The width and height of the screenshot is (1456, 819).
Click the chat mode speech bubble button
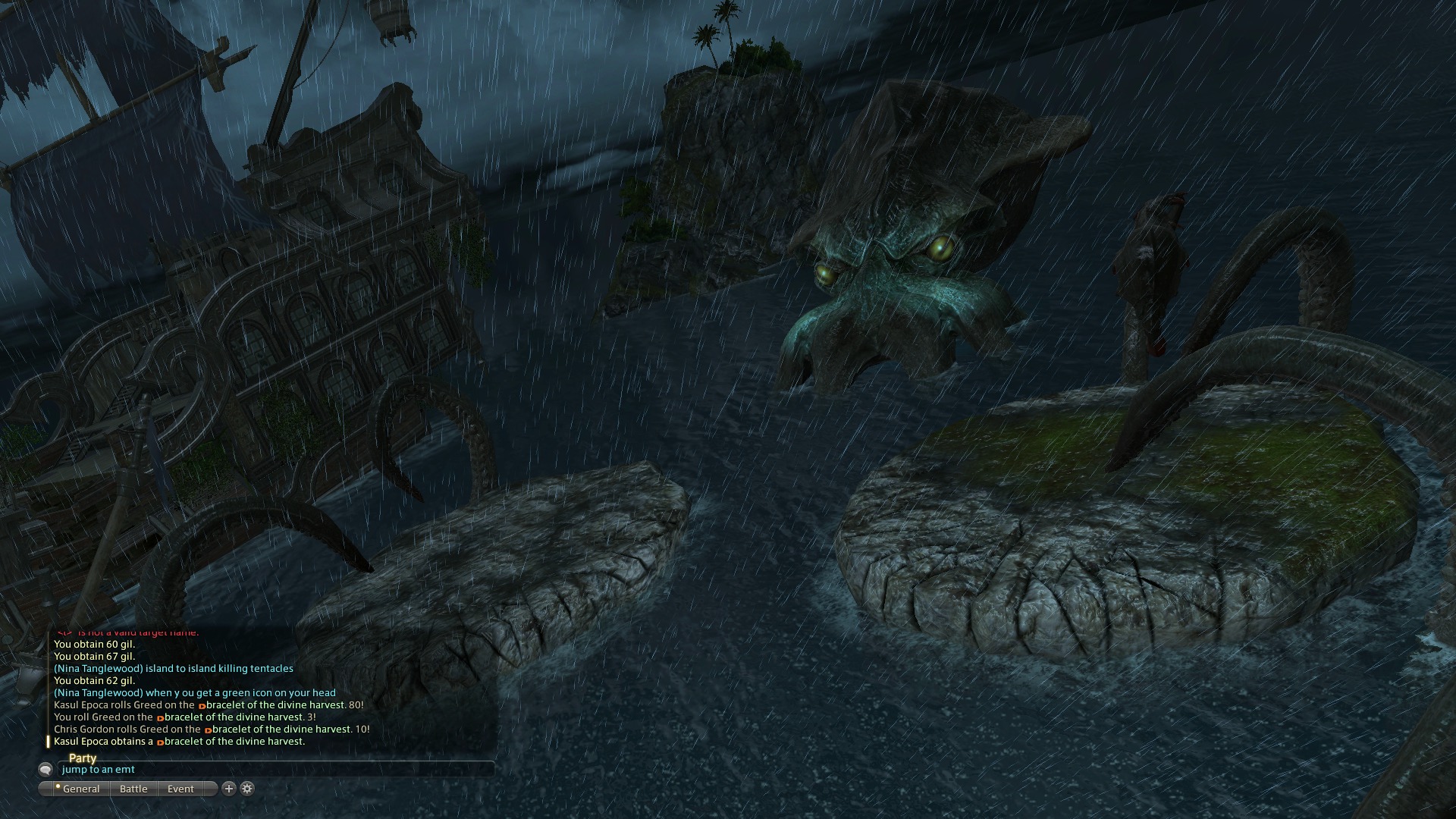[x=45, y=769]
